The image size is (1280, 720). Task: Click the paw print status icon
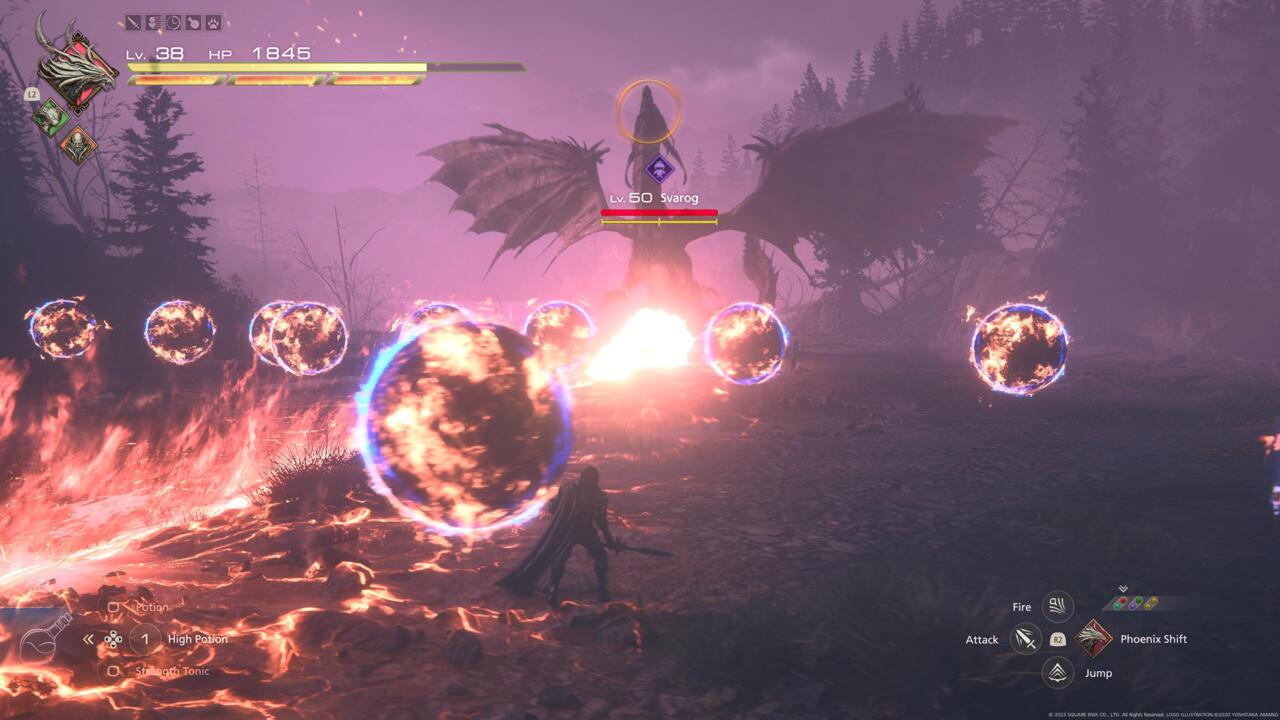(213, 22)
